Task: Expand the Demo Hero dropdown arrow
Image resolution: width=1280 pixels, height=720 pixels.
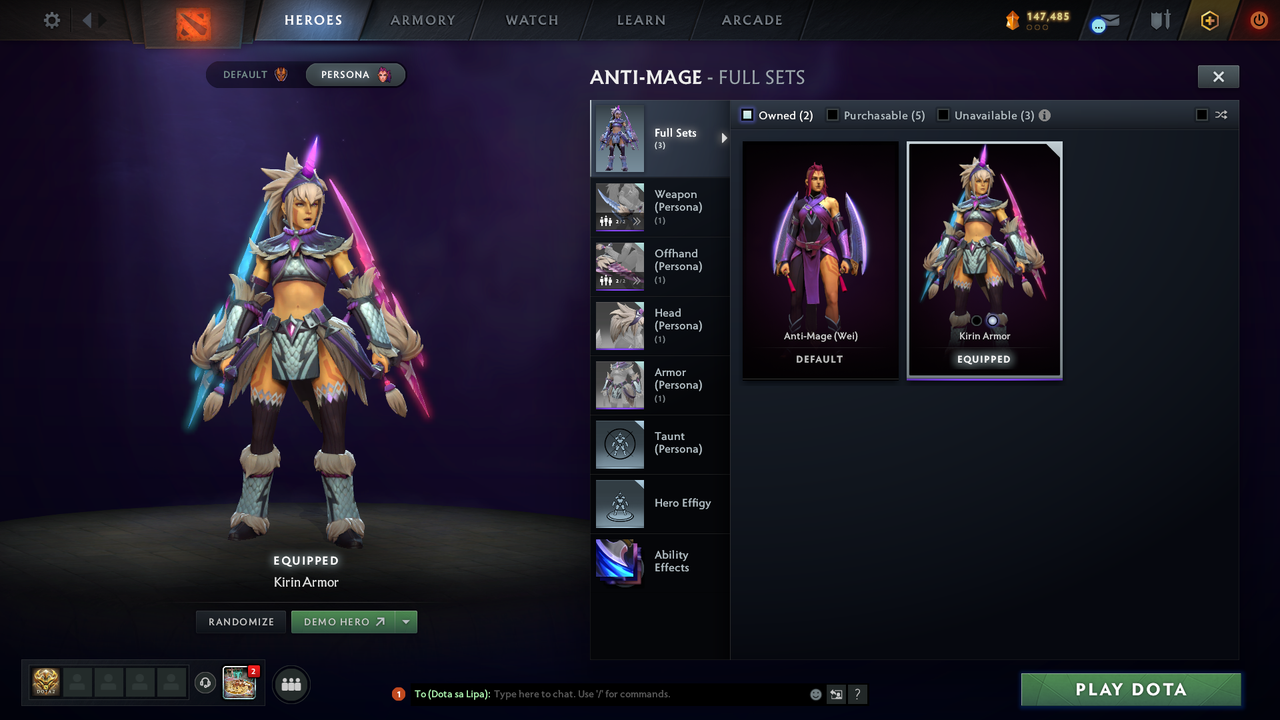Action: point(406,621)
